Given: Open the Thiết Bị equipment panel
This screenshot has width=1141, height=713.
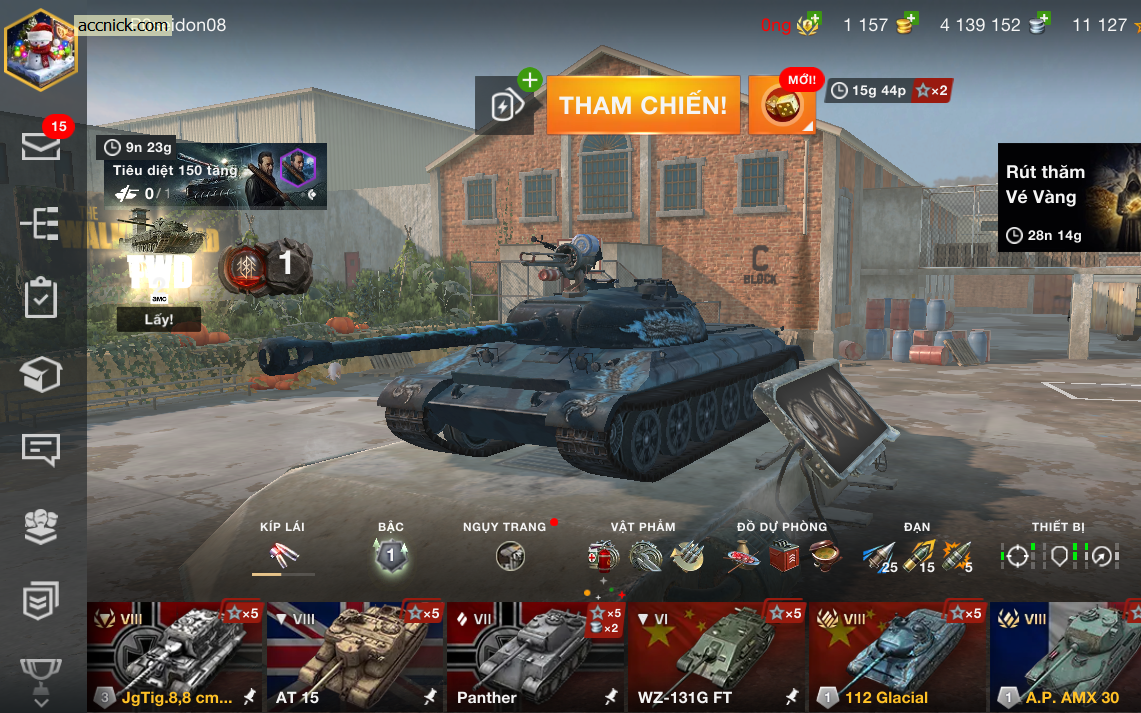Looking at the screenshot, I should click(1059, 555).
